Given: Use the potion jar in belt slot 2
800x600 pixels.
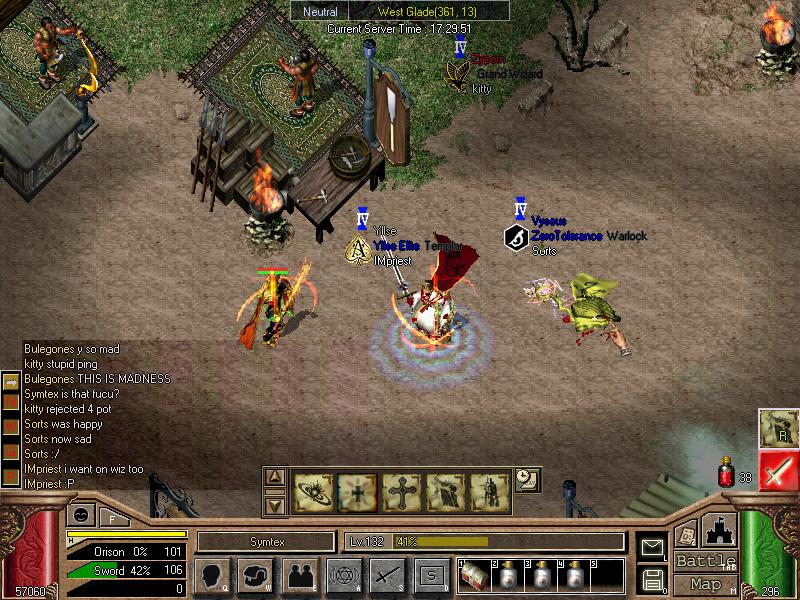Looking at the screenshot, I should click(508, 578).
